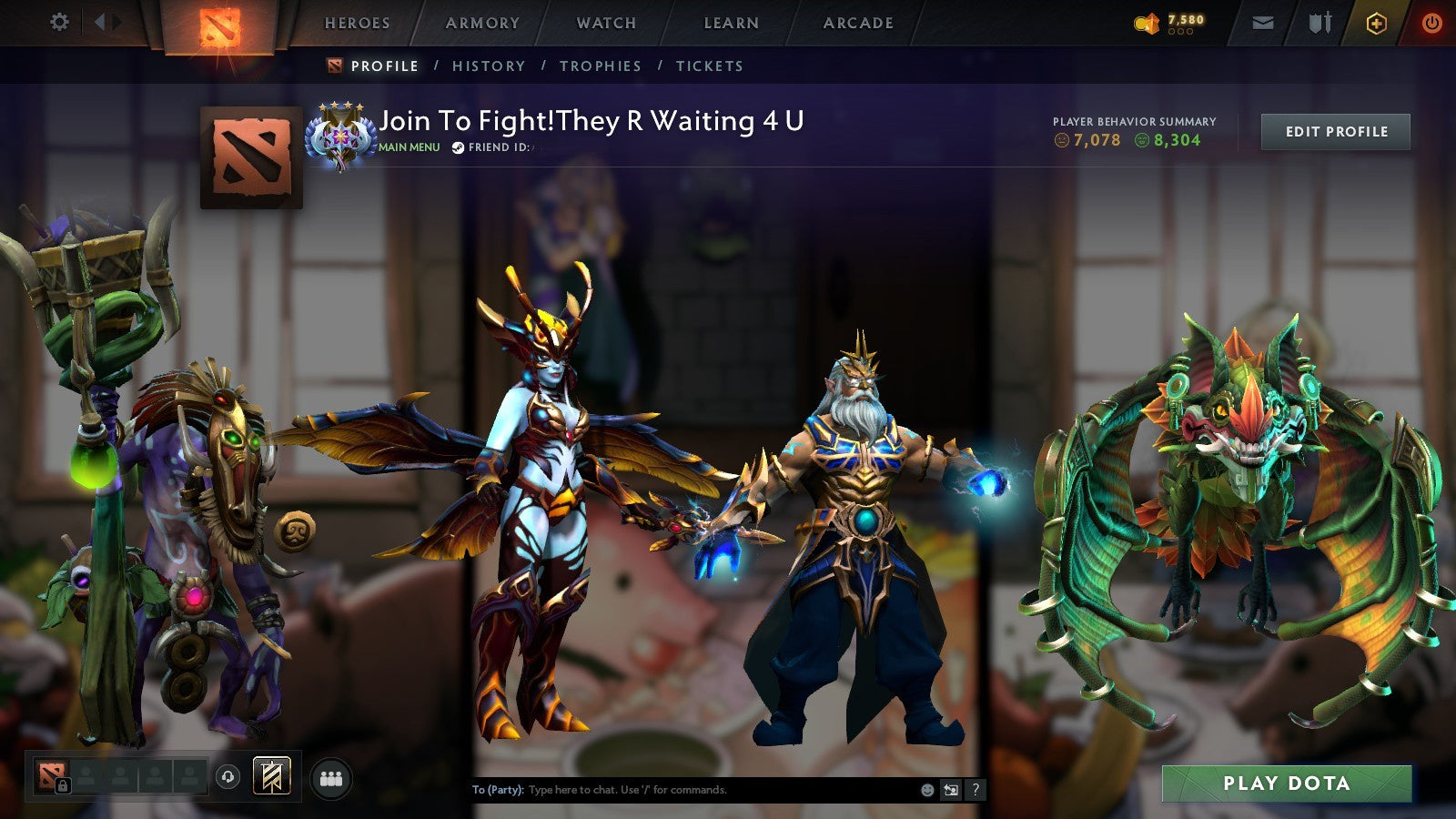Viewport: 1456px width, 819px height.
Task: Open the ARCADE menu
Action: (x=857, y=23)
